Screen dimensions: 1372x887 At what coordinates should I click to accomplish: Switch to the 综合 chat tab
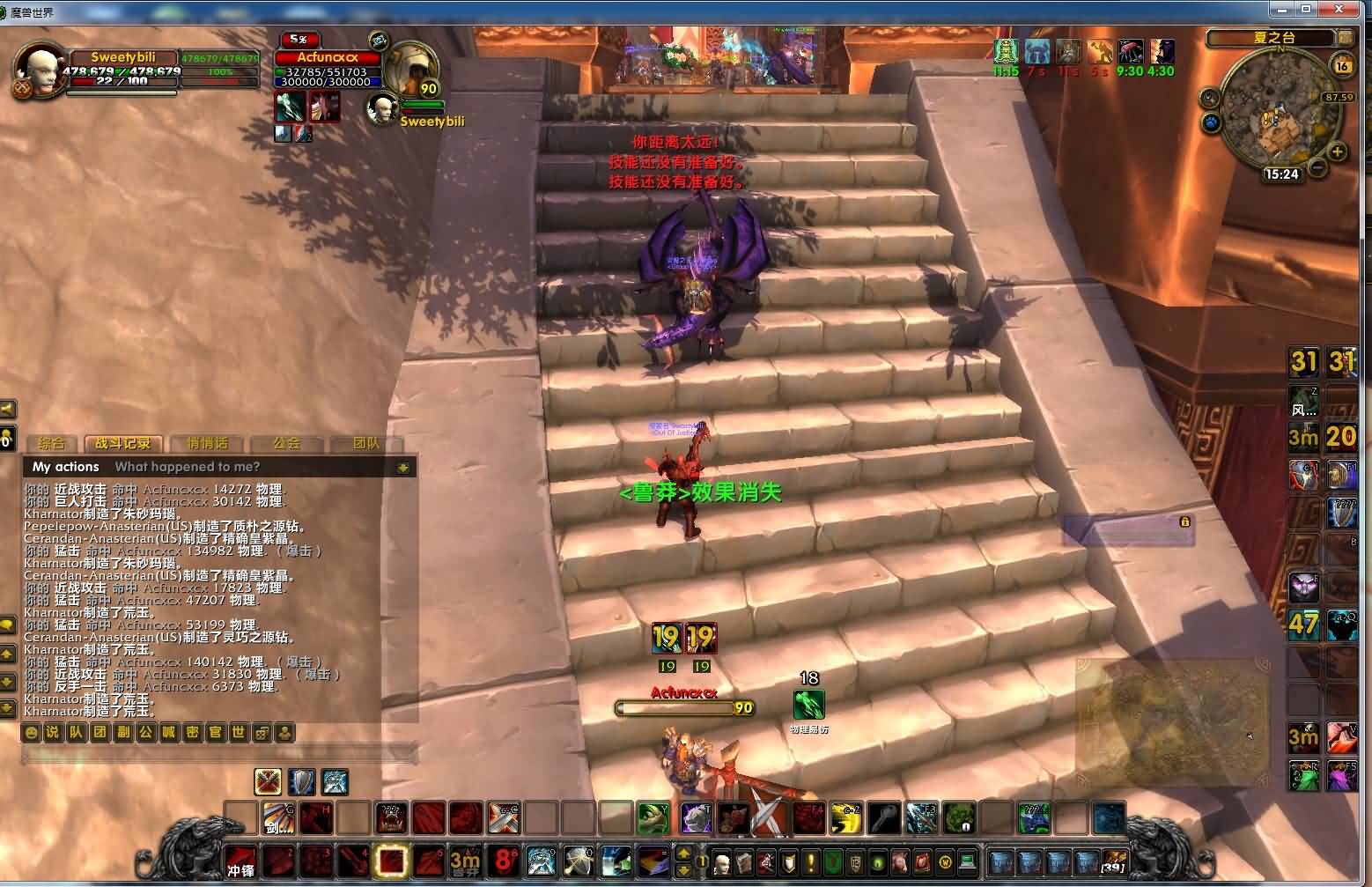(51, 443)
